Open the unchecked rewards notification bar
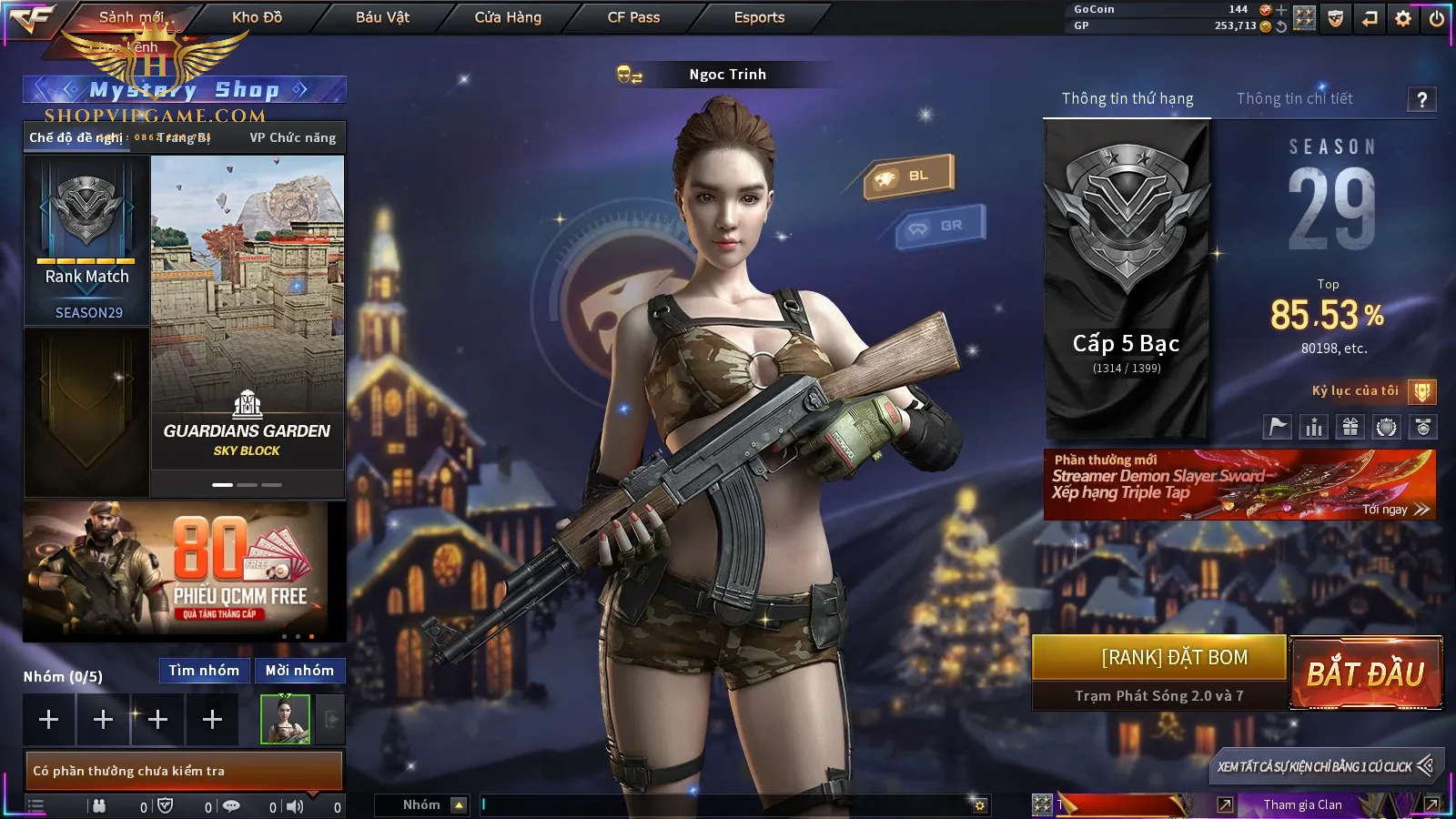 [184, 771]
